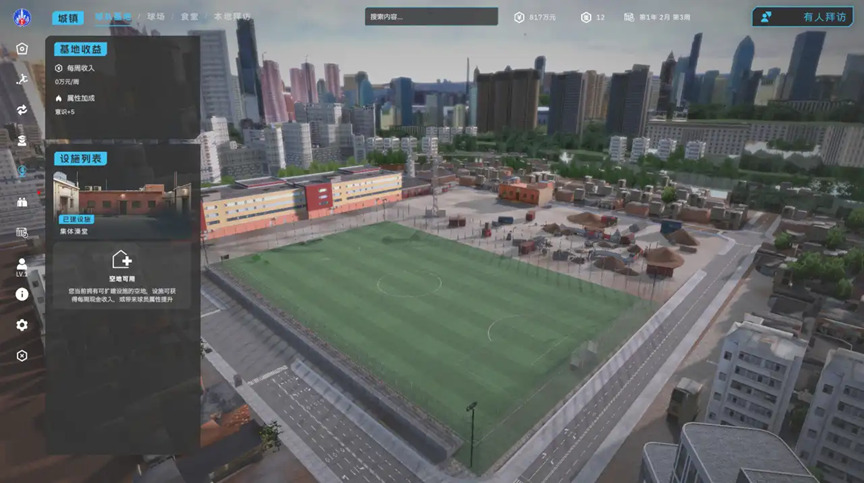This screenshot has height=483, width=864.
Task: Open the graduate cap person sidebar icon
Action: click(x=22, y=140)
